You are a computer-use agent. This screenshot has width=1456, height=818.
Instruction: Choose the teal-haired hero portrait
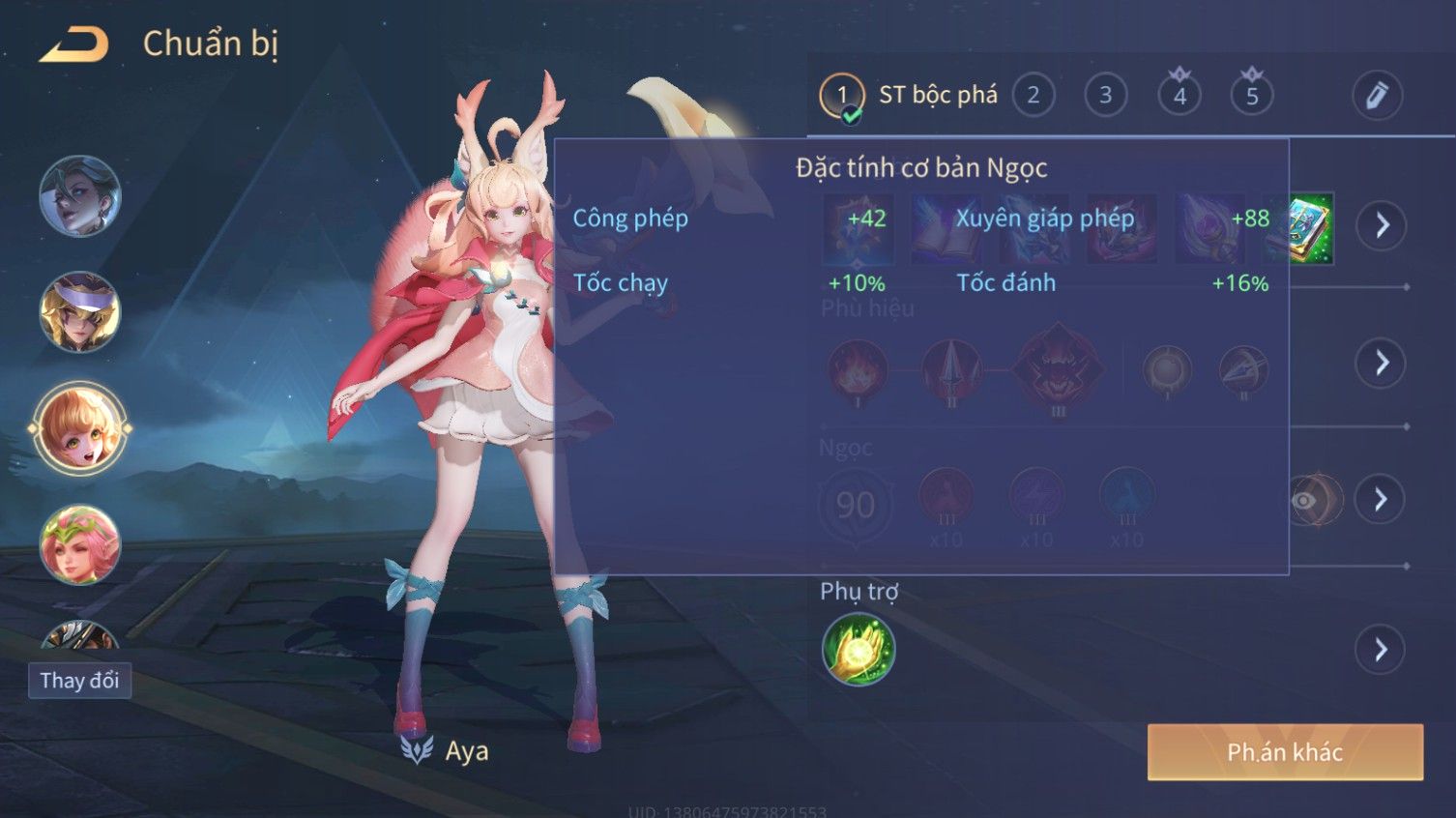click(x=79, y=196)
